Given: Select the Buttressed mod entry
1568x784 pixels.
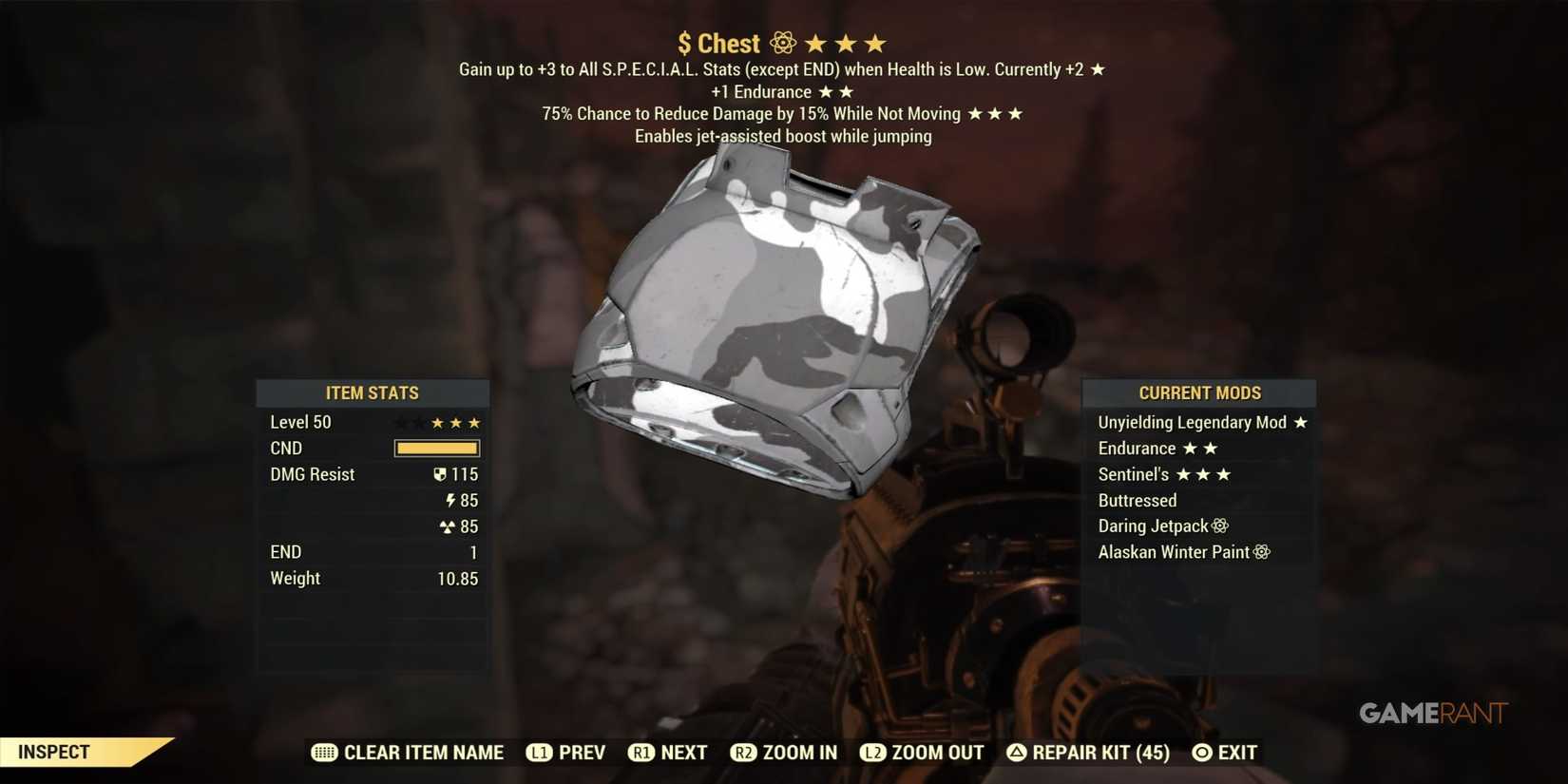Looking at the screenshot, I should coord(1137,500).
